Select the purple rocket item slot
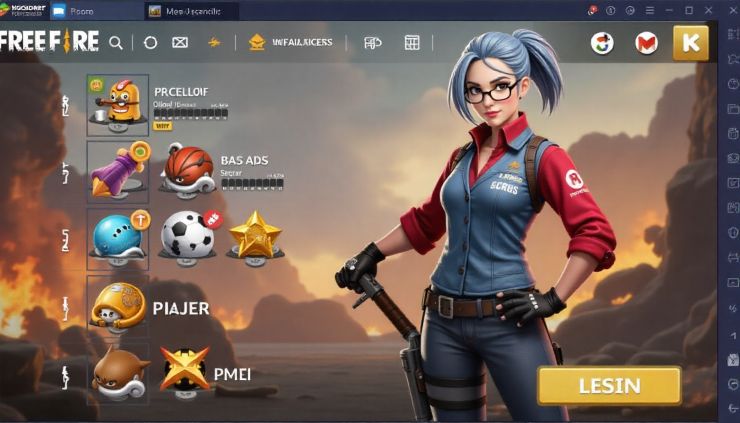The height and width of the screenshot is (423, 740). tap(118, 170)
